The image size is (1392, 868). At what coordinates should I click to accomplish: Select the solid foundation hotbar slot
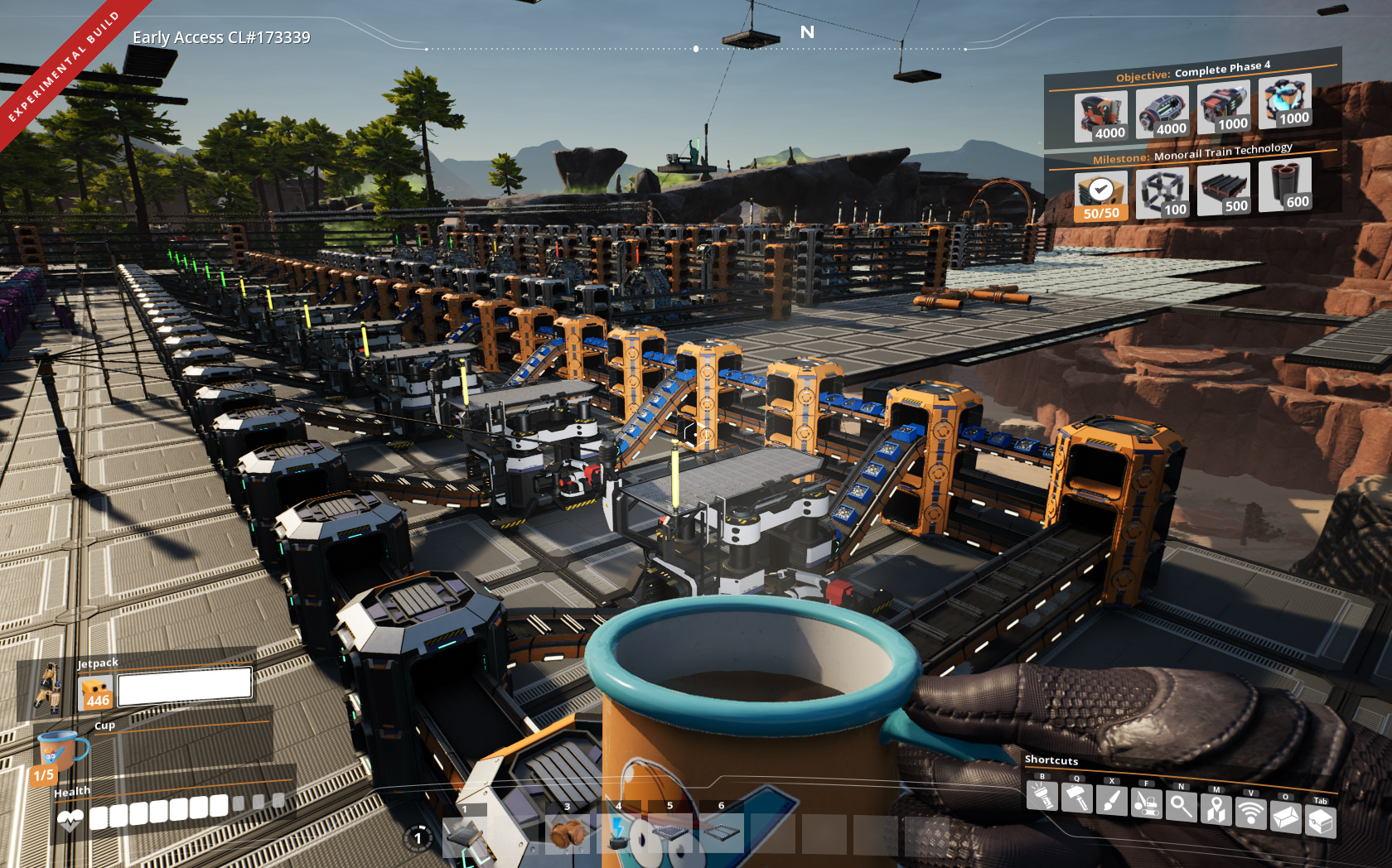[669, 833]
